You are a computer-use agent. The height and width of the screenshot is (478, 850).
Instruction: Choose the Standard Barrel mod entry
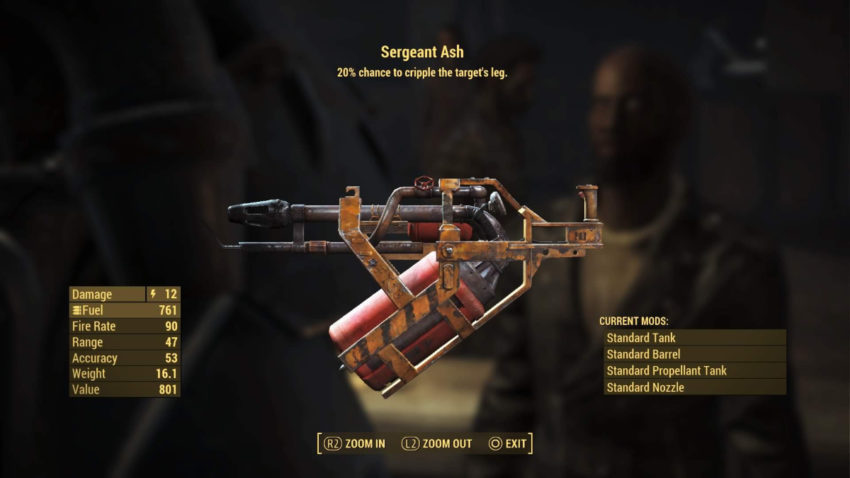694,354
